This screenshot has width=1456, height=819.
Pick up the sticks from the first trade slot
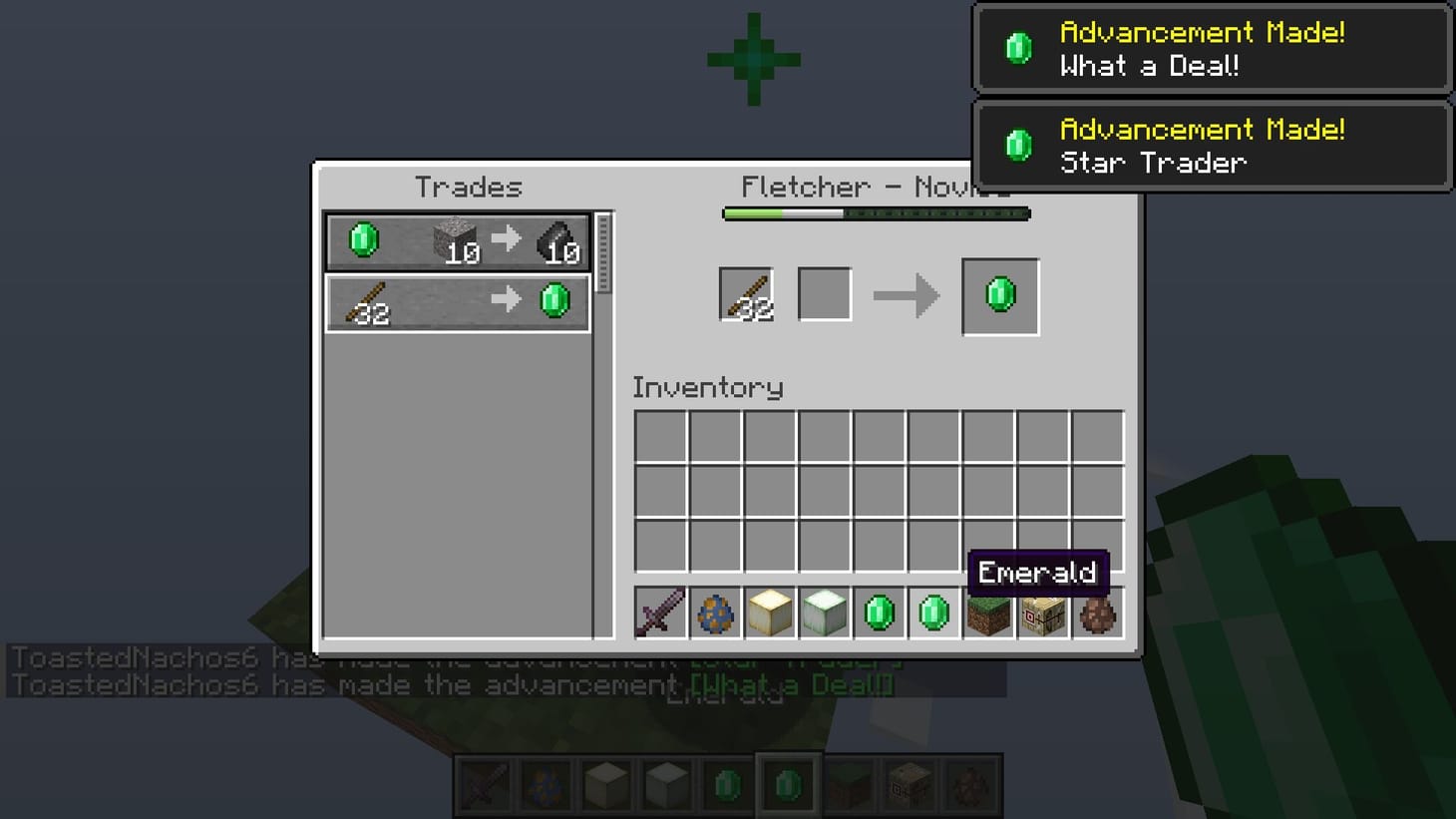click(746, 292)
